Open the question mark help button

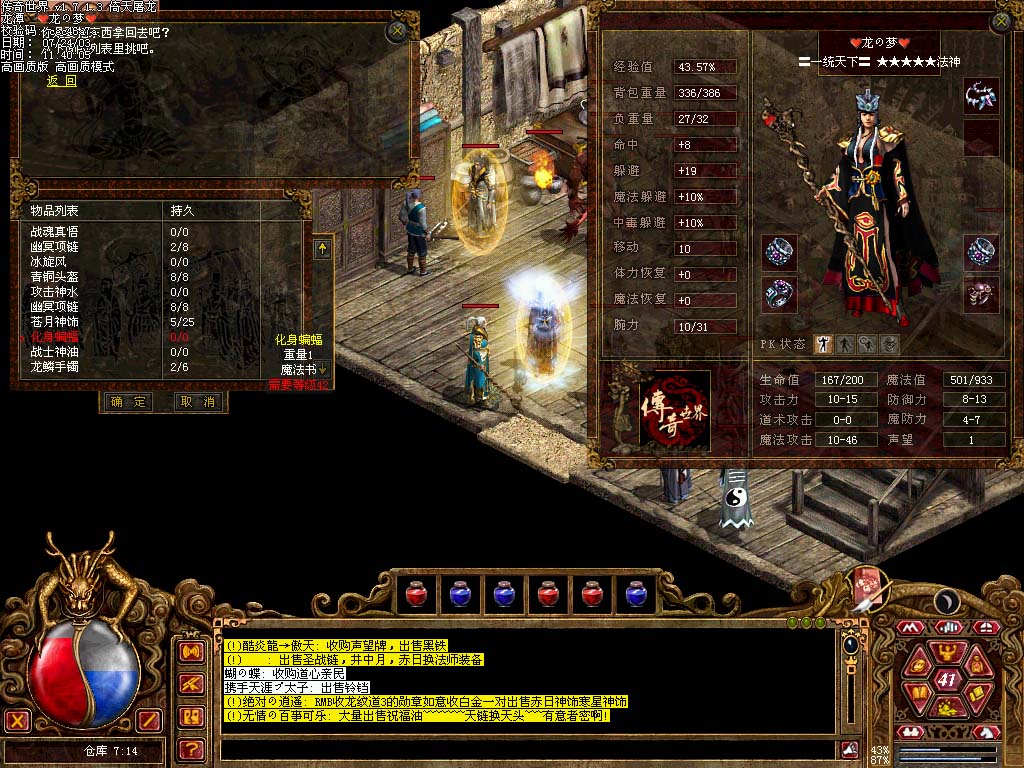click(191, 748)
